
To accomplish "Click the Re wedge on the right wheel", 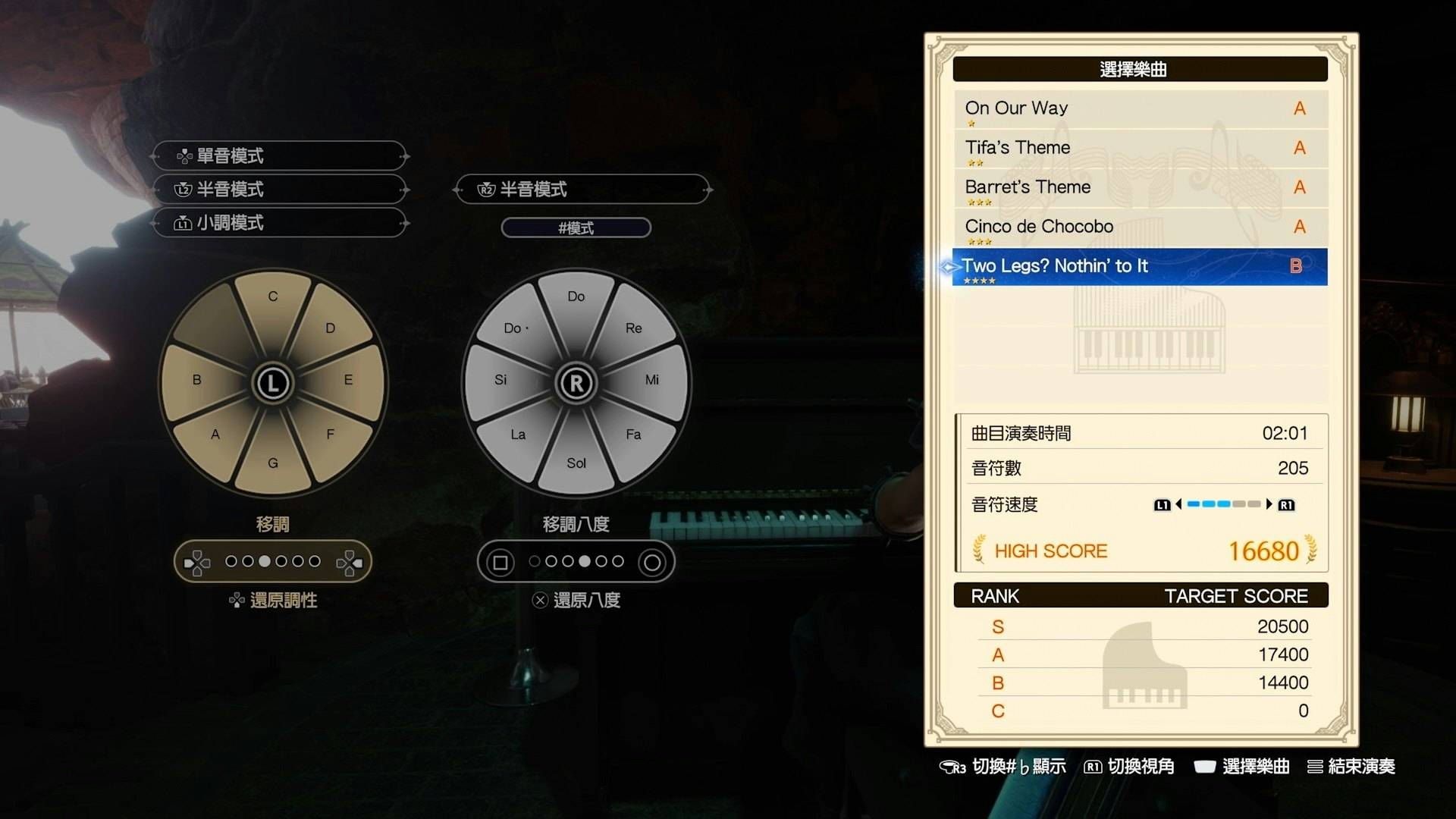I will pyautogui.click(x=632, y=330).
